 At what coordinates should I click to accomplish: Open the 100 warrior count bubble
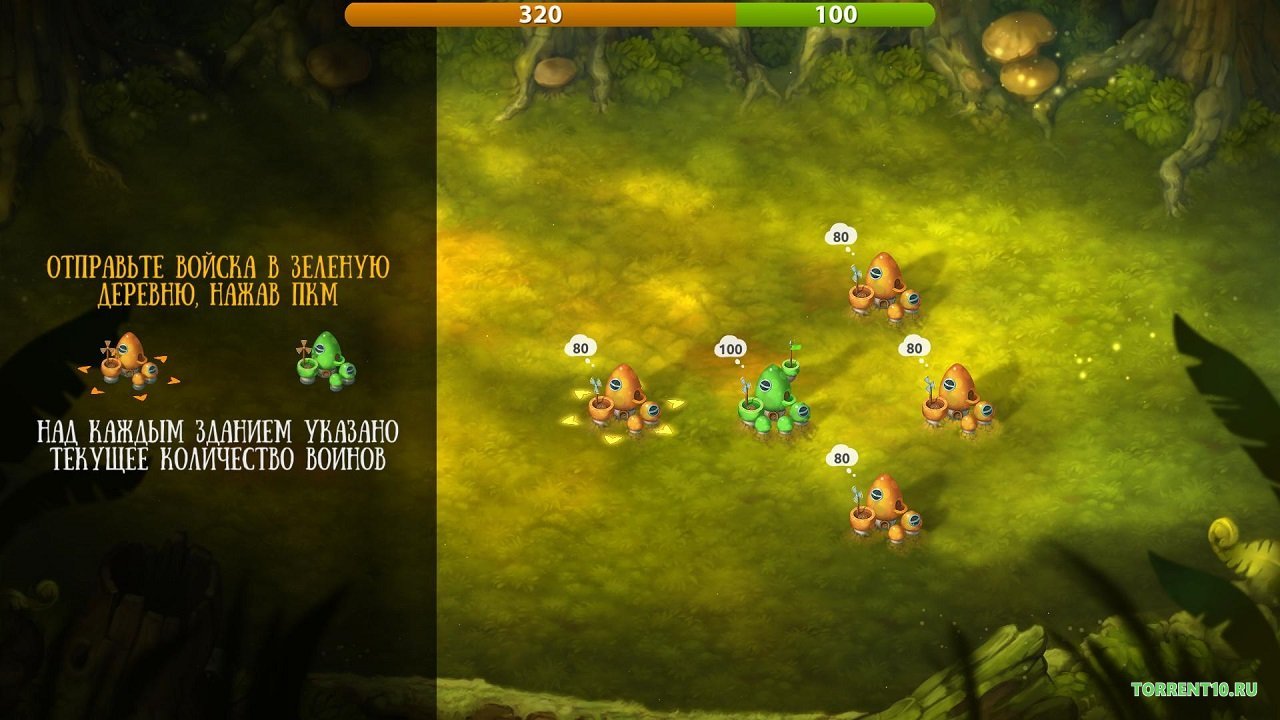pyautogui.click(x=729, y=348)
